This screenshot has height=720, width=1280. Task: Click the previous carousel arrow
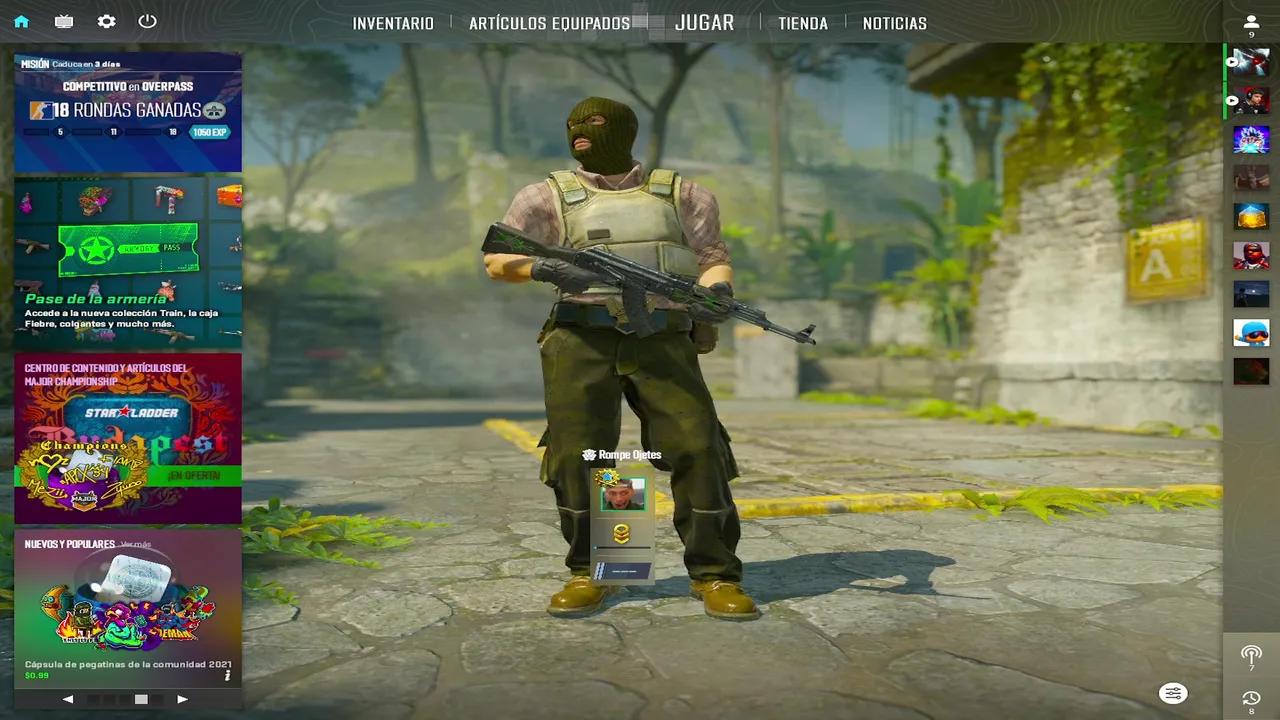(68, 699)
